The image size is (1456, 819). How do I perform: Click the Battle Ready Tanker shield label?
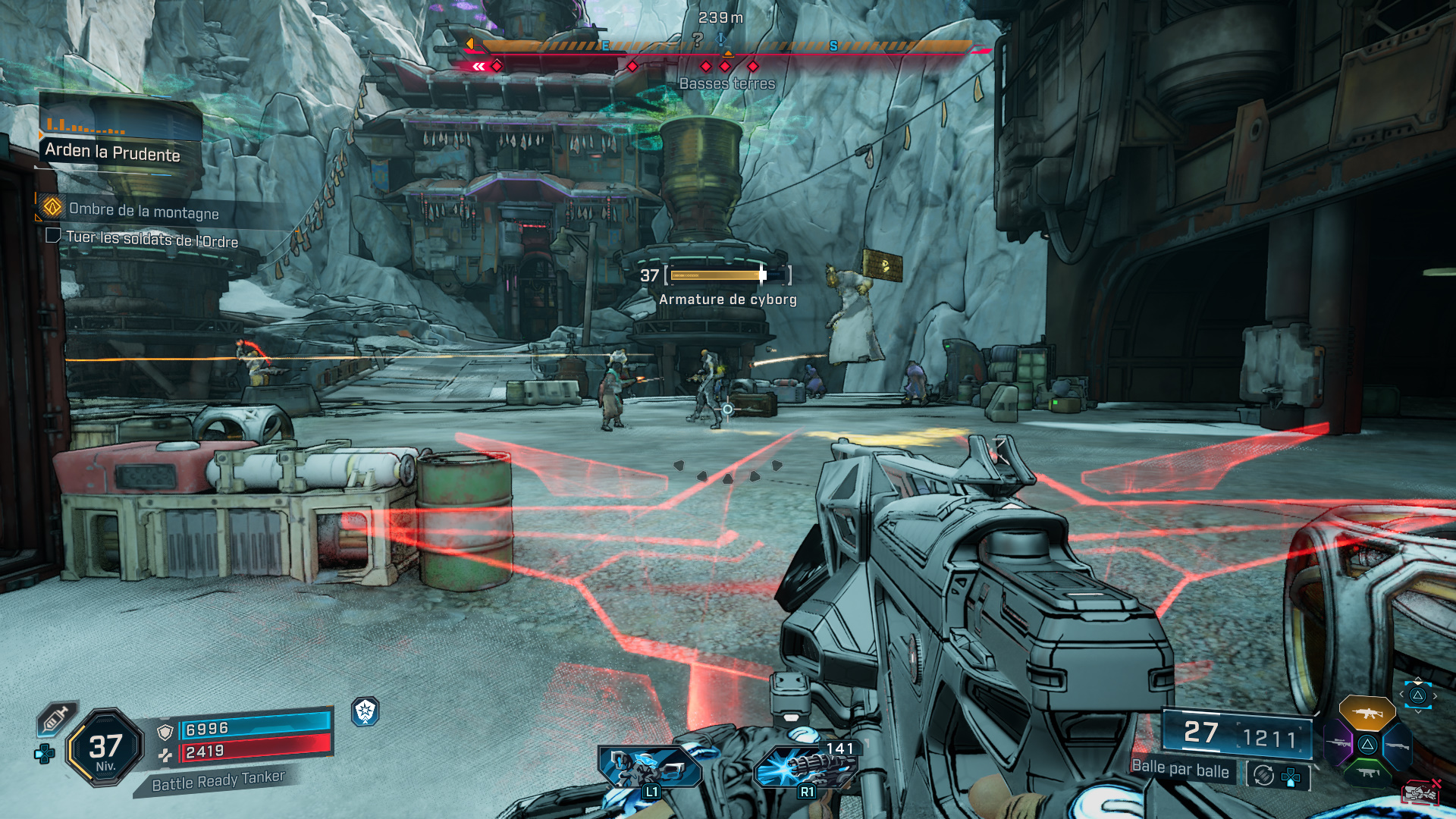point(218,781)
